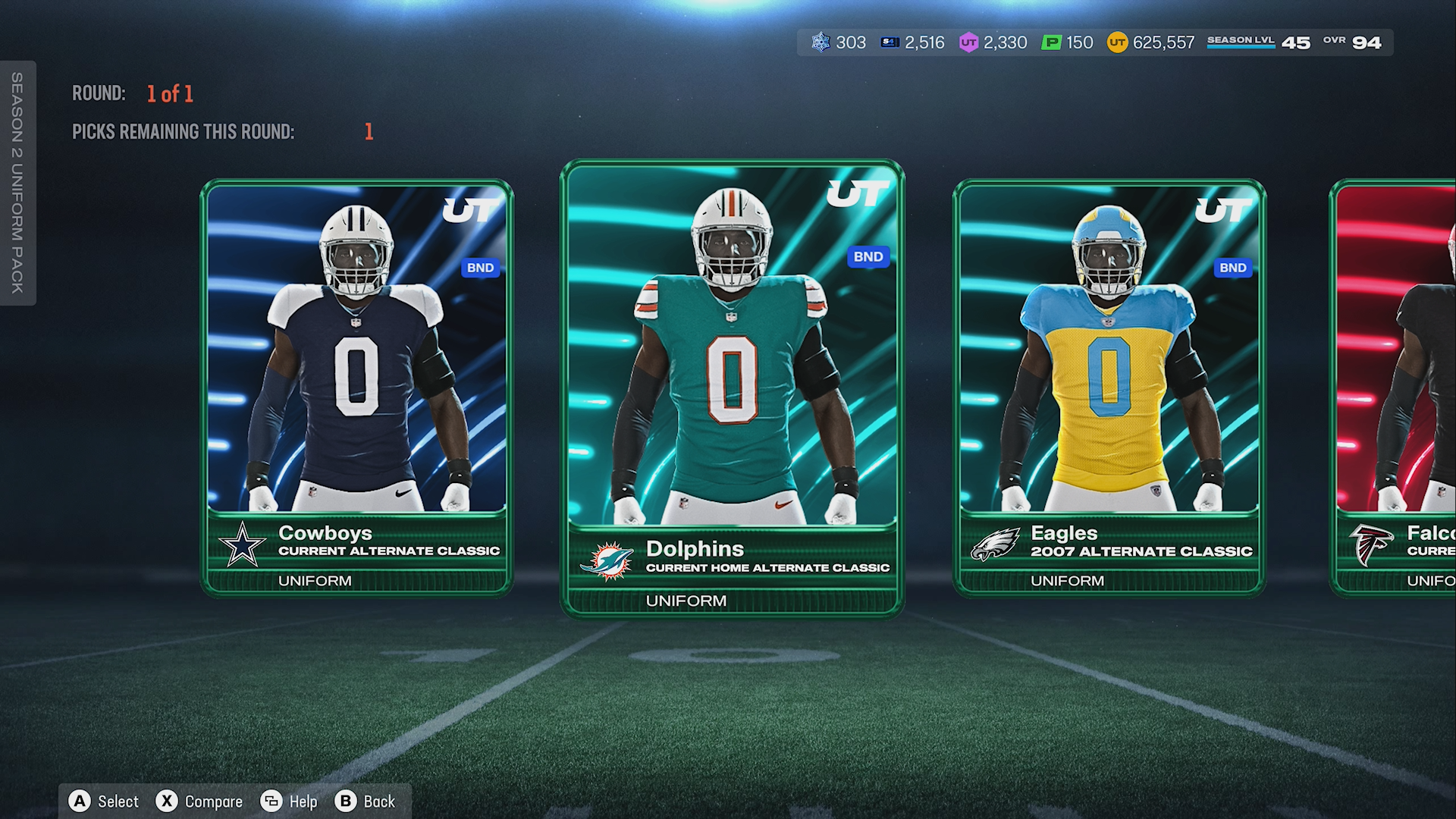Select the Cowboys Current Alternate Classic uniform card

[x=356, y=387]
